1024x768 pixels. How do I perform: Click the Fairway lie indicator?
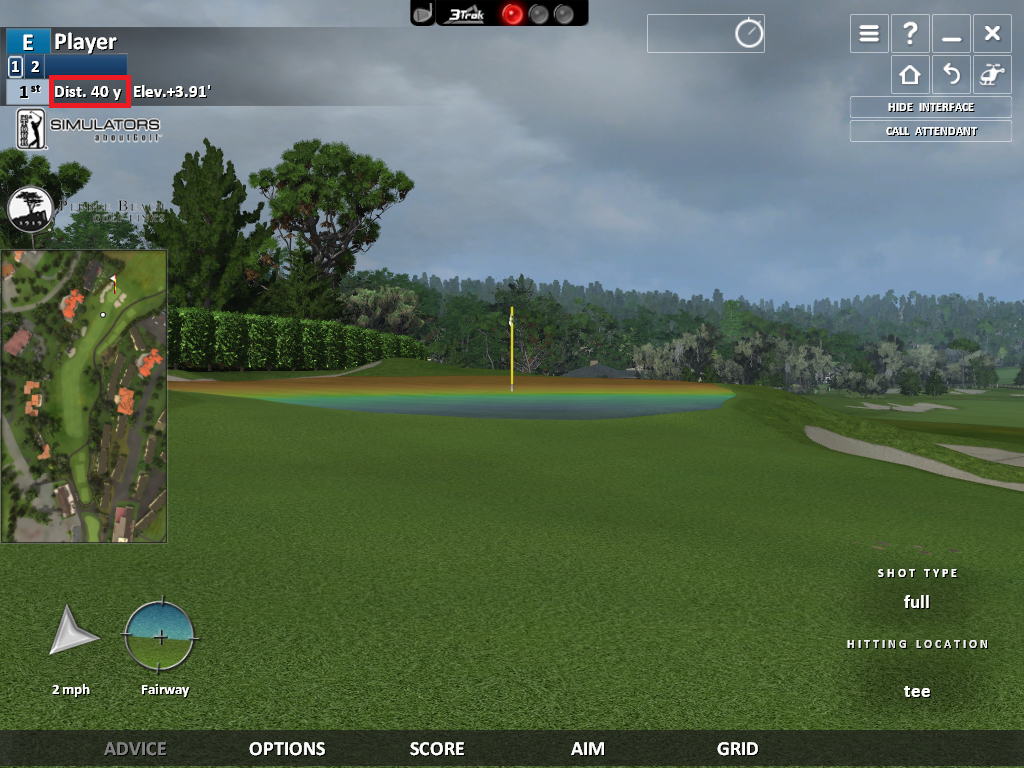(160, 637)
